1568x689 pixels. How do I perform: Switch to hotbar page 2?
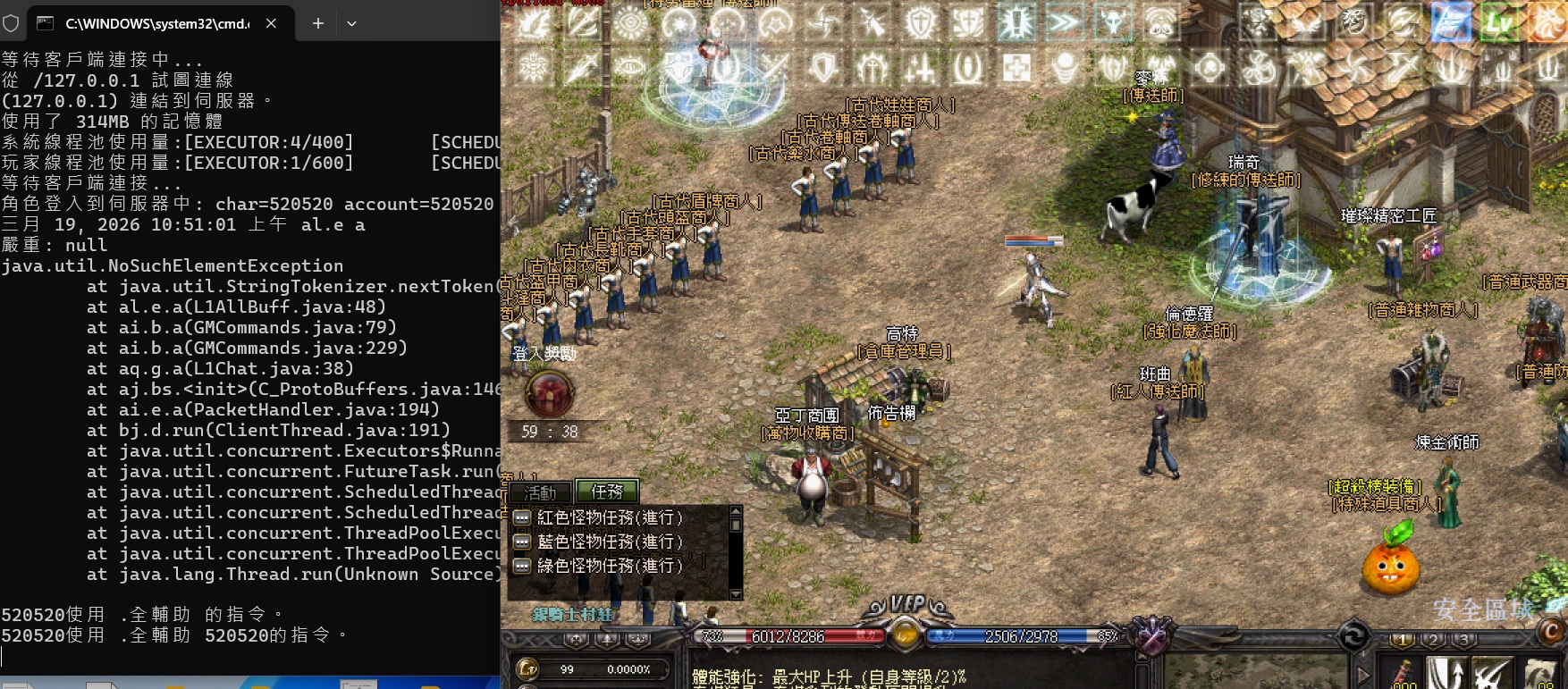pos(1434,640)
